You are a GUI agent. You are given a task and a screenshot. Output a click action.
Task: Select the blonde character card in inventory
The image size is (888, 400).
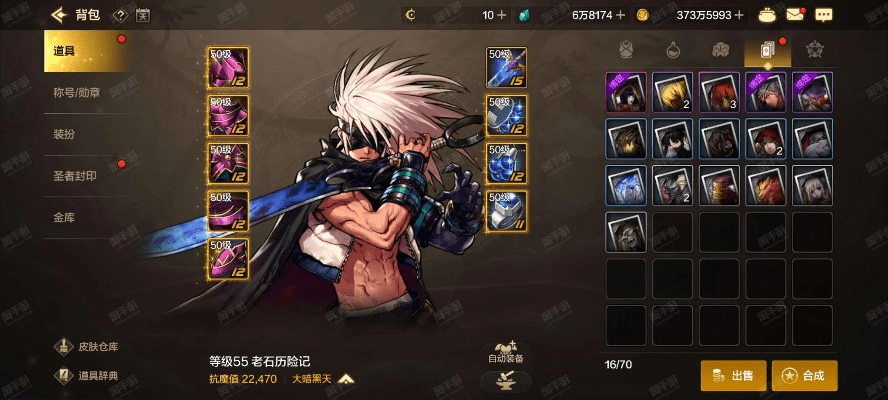673,91
